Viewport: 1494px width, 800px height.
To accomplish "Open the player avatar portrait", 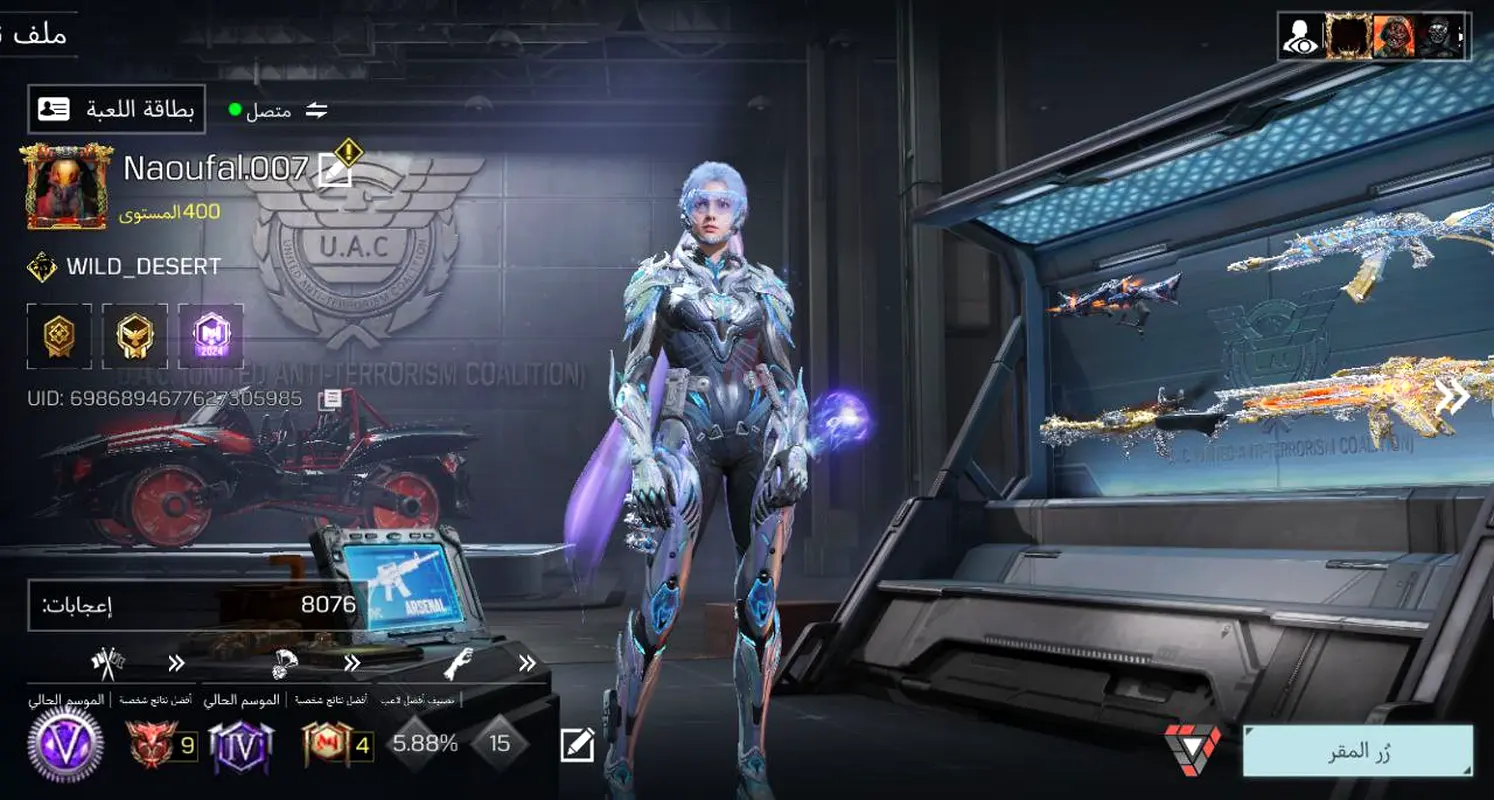I will [65, 186].
